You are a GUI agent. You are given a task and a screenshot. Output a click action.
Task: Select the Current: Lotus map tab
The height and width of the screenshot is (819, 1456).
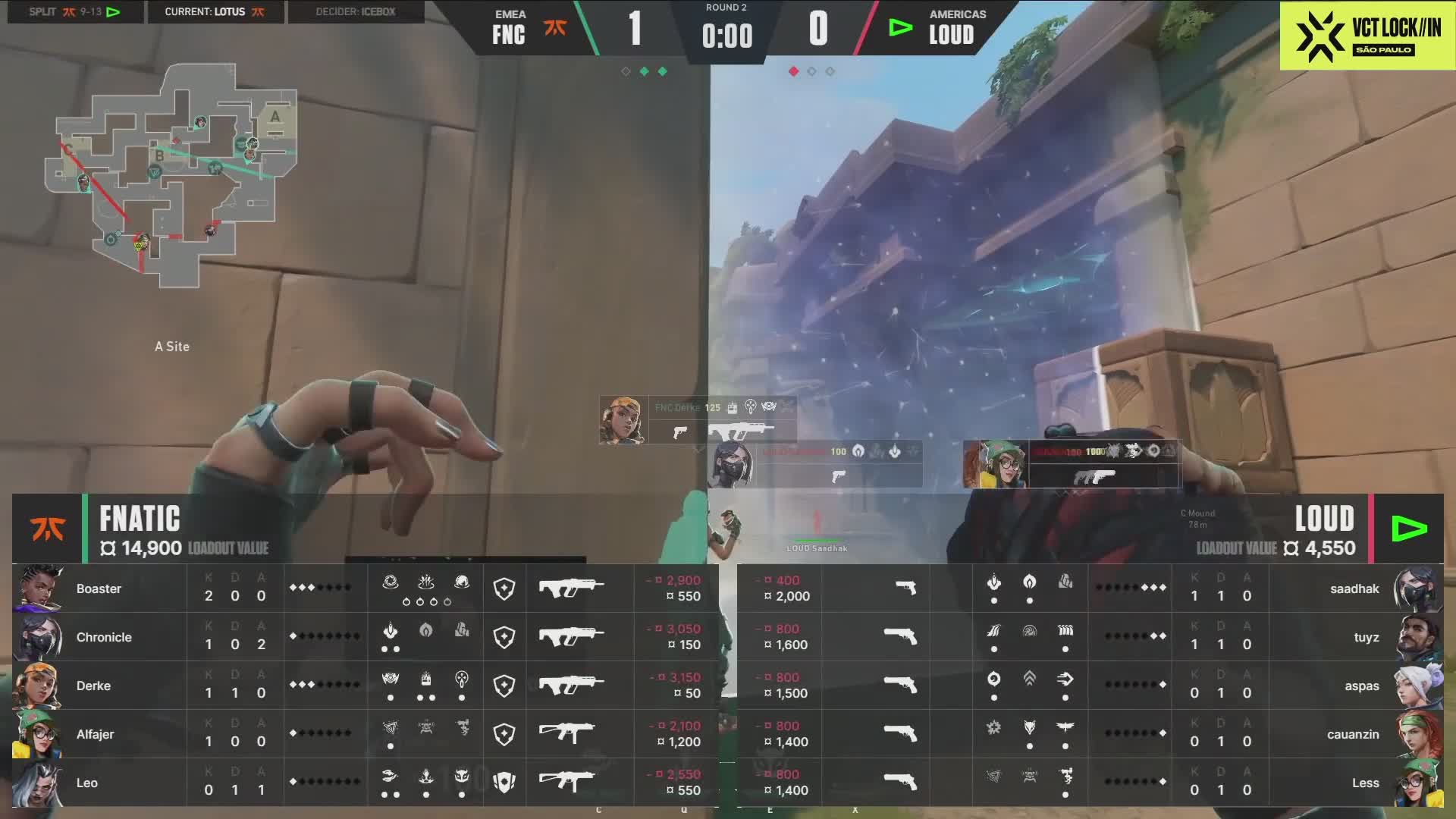click(215, 12)
